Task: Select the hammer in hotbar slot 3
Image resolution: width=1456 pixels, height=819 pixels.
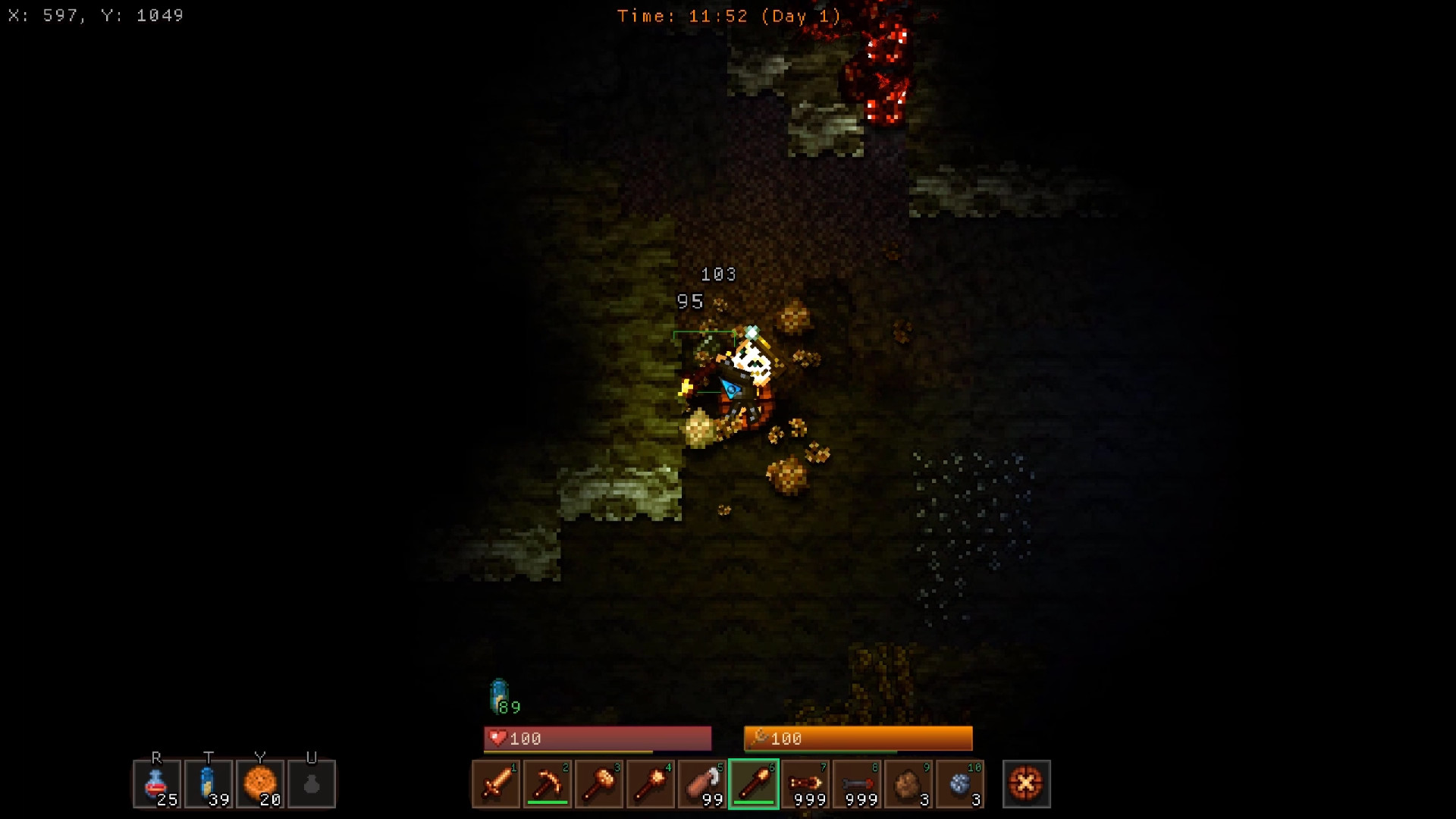Action: (600, 784)
